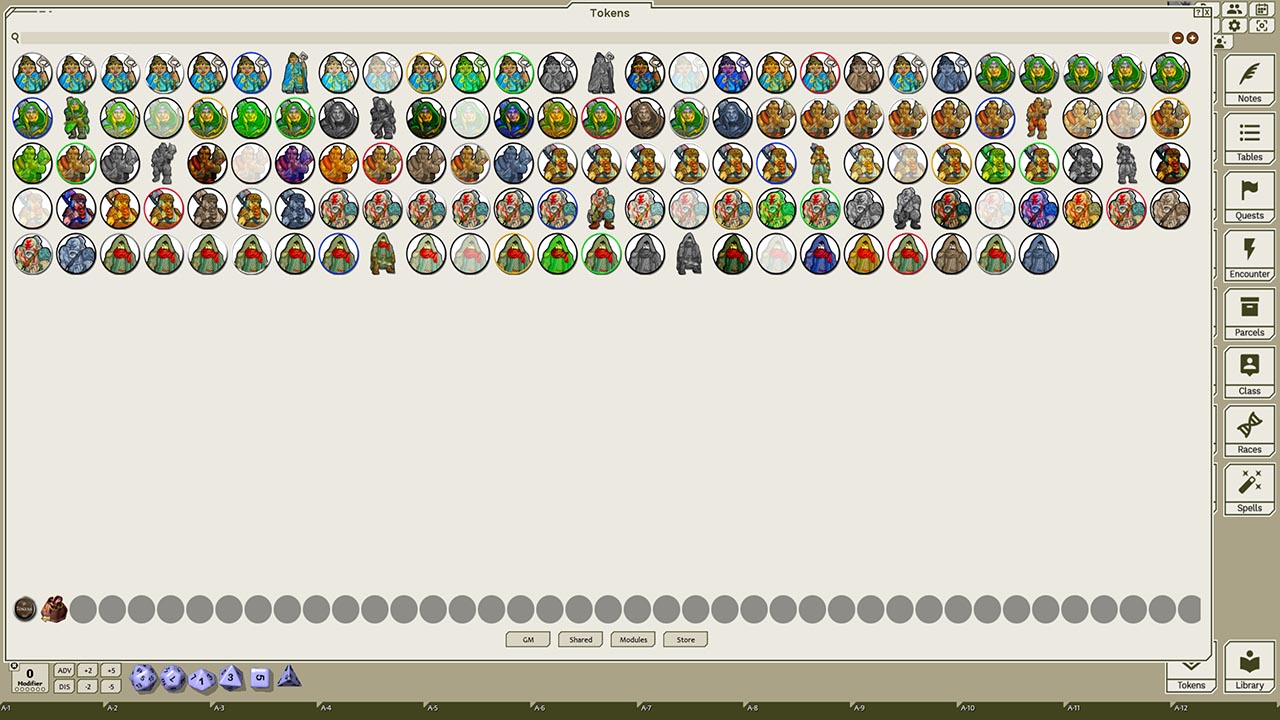Viewport: 1280px width, 720px height.
Task: Open the Quests panel
Action: click(x=1248, y=199)
